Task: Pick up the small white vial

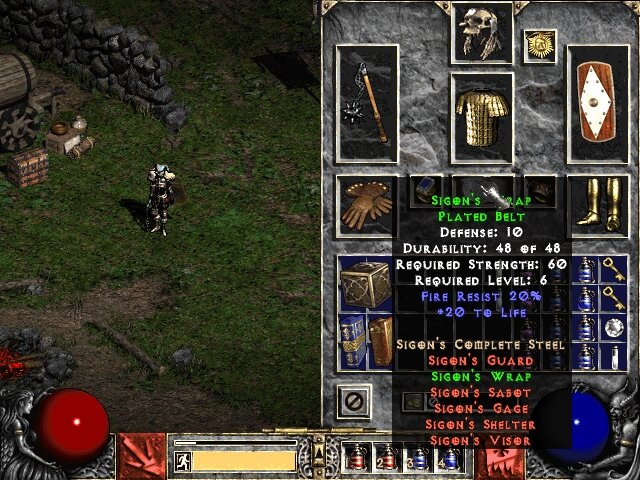Action: coord(611,353)
